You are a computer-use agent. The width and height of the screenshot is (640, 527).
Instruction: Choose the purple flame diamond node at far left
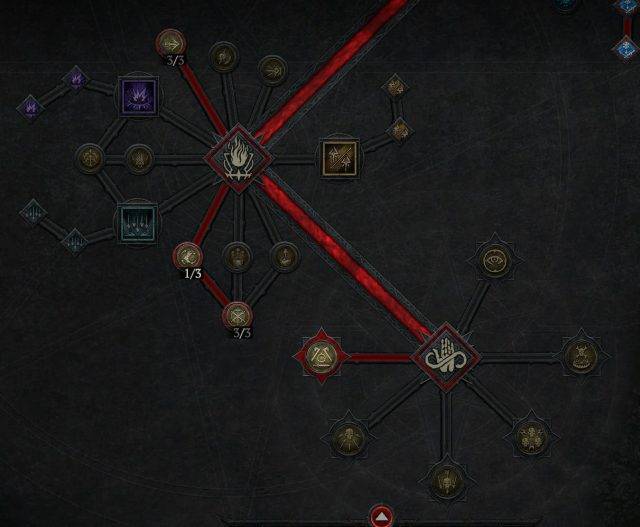point(31,104)
